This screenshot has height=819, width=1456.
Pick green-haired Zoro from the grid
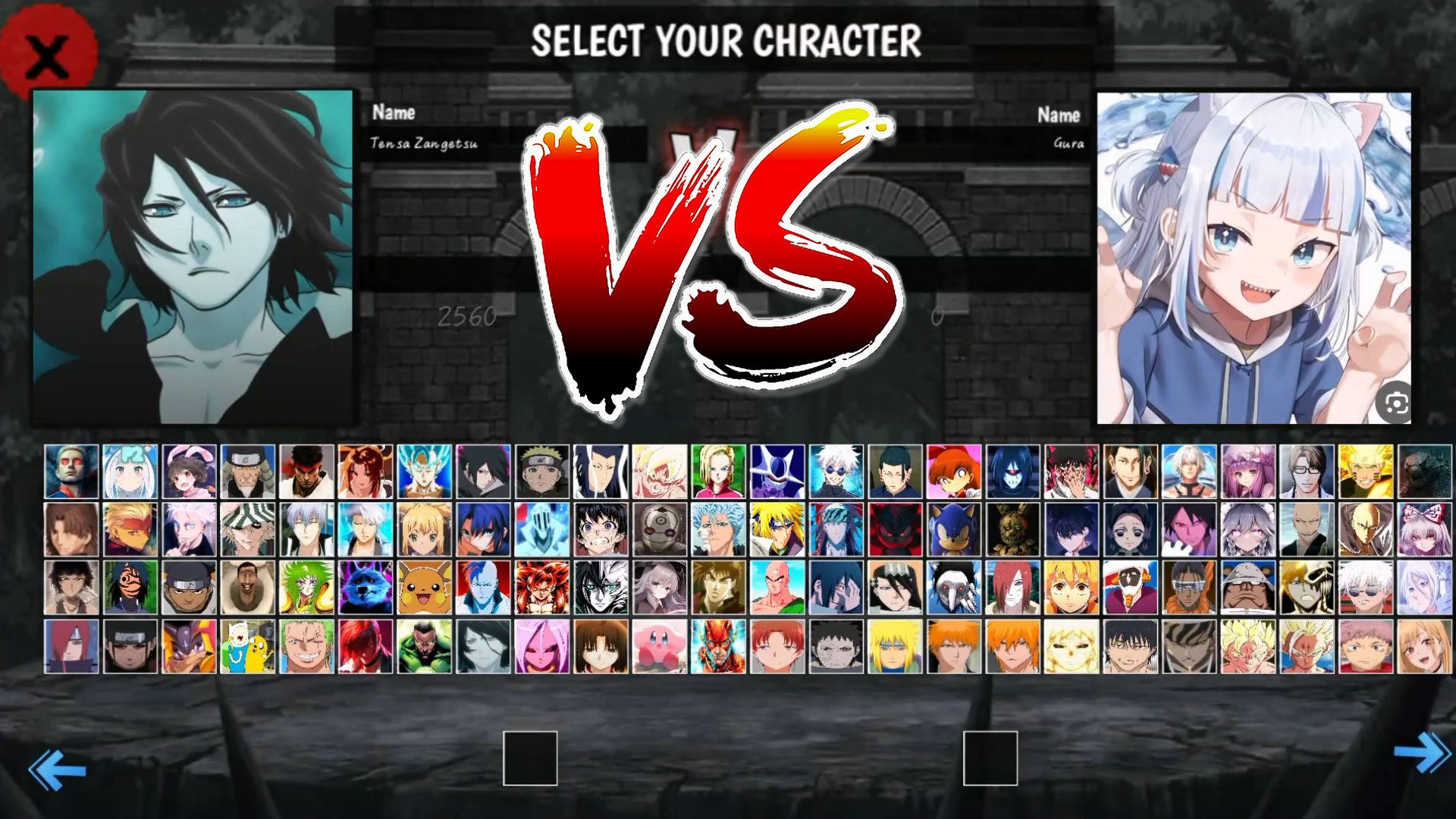306,647
